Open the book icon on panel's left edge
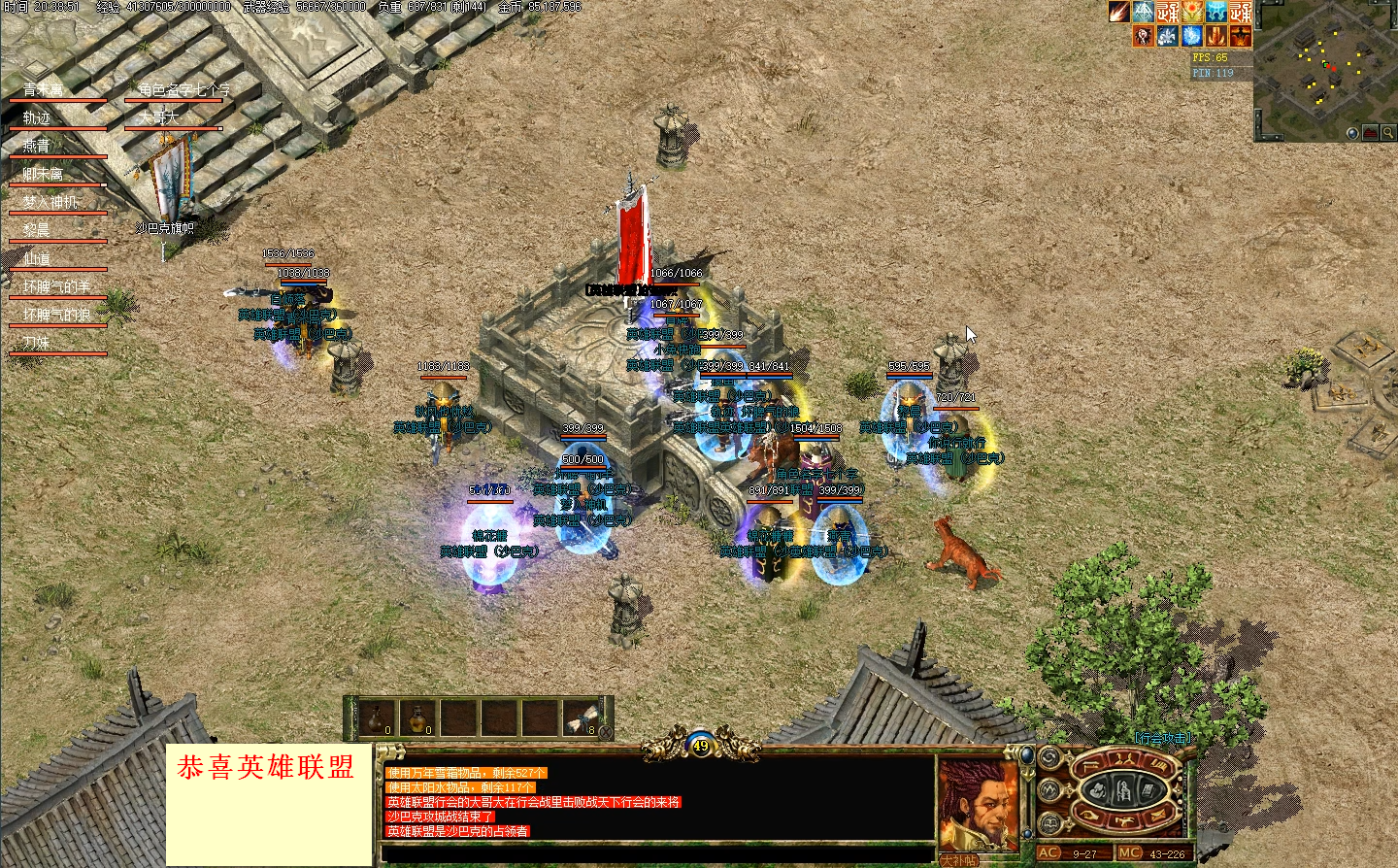 point(1048,823)
